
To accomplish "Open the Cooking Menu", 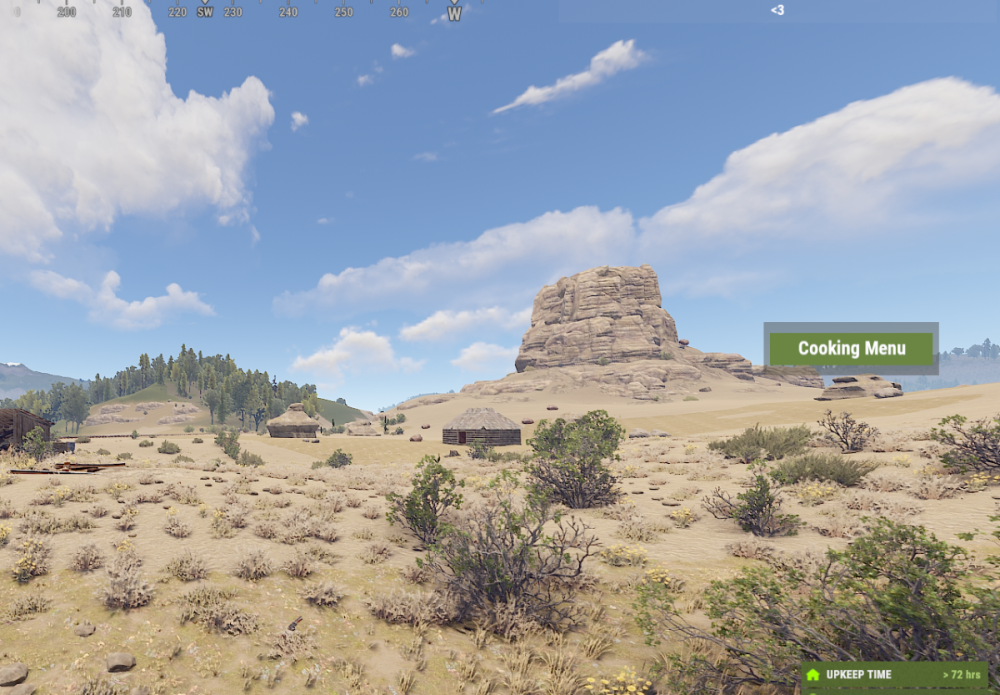I will point(851,349).
